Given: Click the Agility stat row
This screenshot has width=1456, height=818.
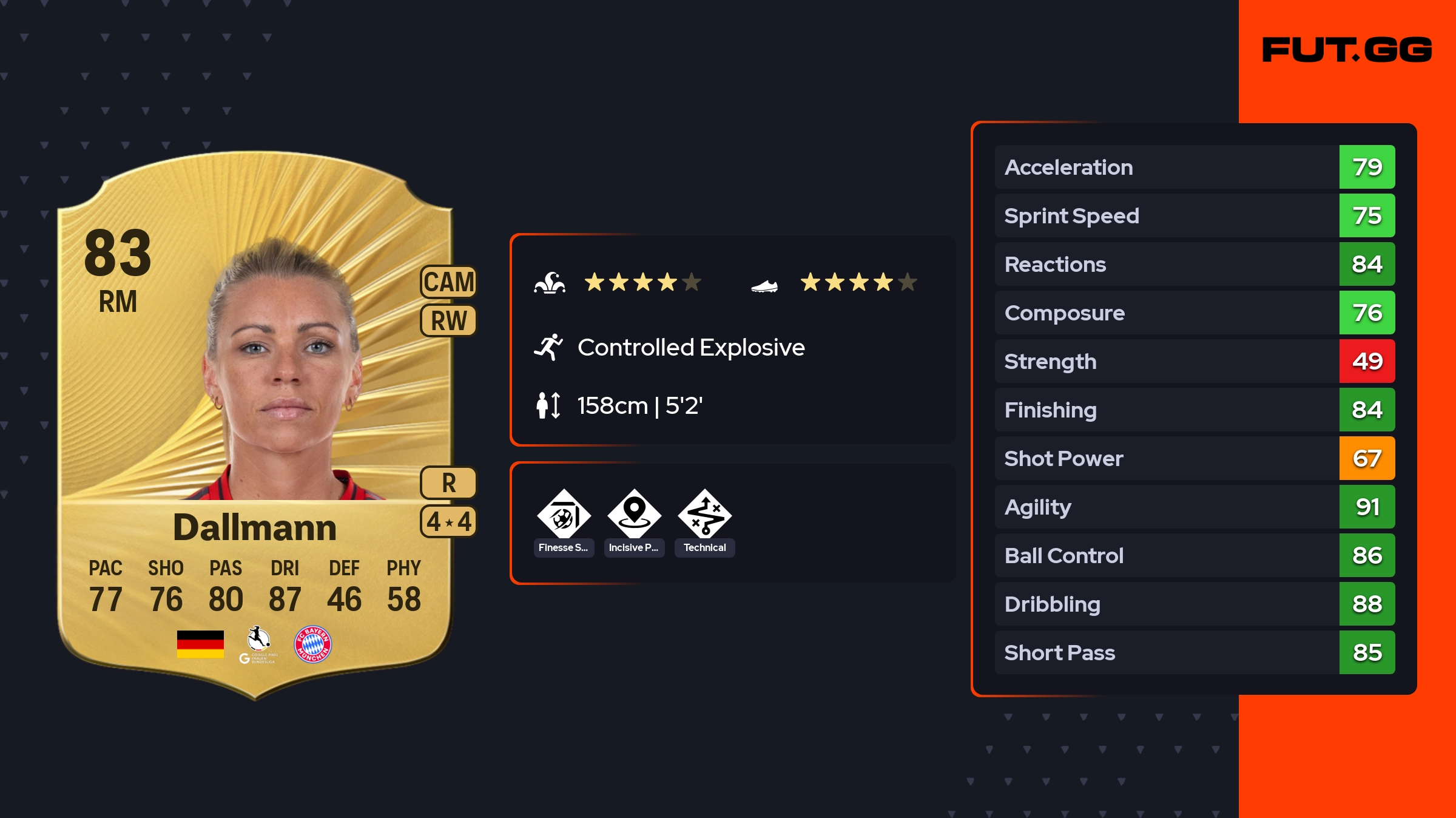Looking at the screenshot, I should tap(1195, 507).
